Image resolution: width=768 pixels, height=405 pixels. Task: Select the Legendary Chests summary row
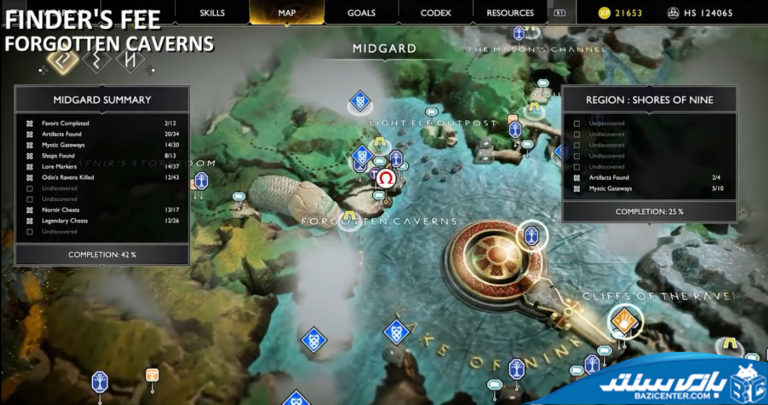(x=100, y=221)
